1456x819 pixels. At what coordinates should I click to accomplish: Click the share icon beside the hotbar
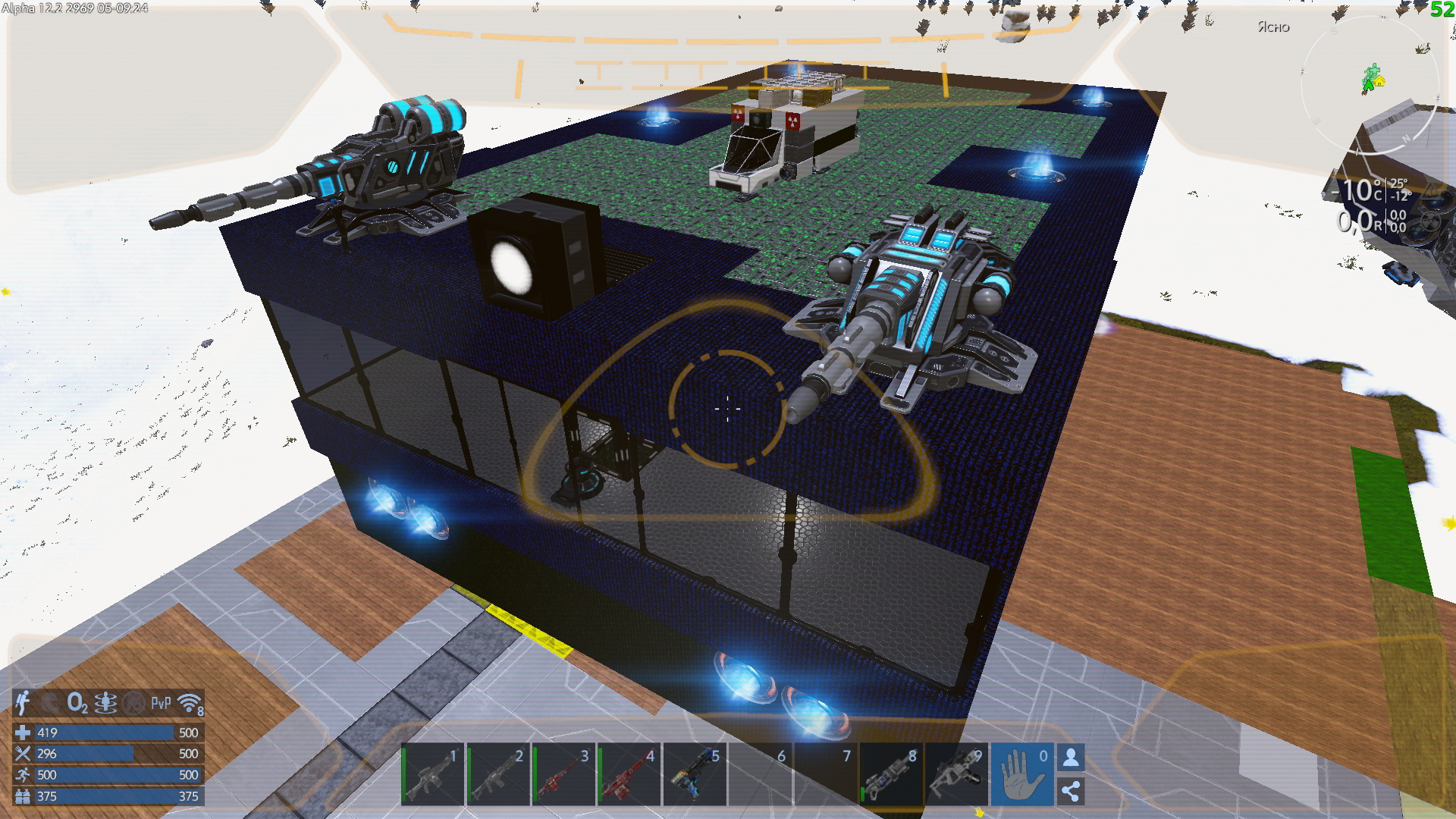click(x=1071, y=791)
